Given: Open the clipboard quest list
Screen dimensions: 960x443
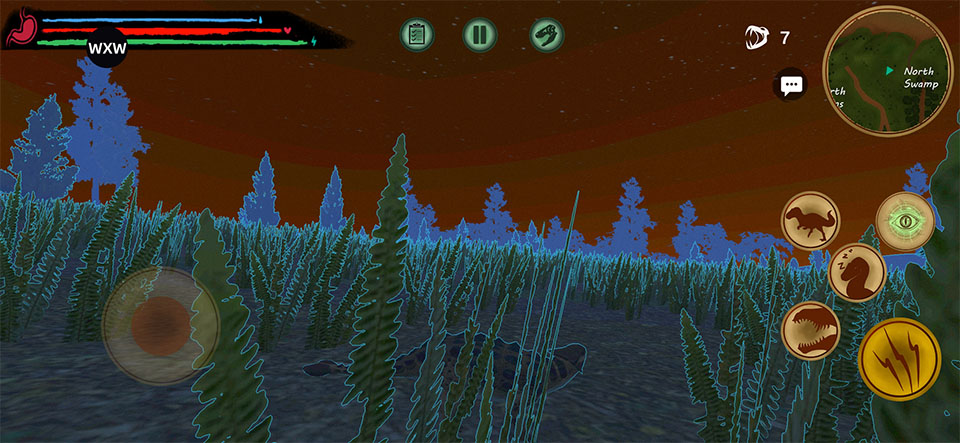Looking at the screenshot, I should pyautogui.click(x=417, y=34).
